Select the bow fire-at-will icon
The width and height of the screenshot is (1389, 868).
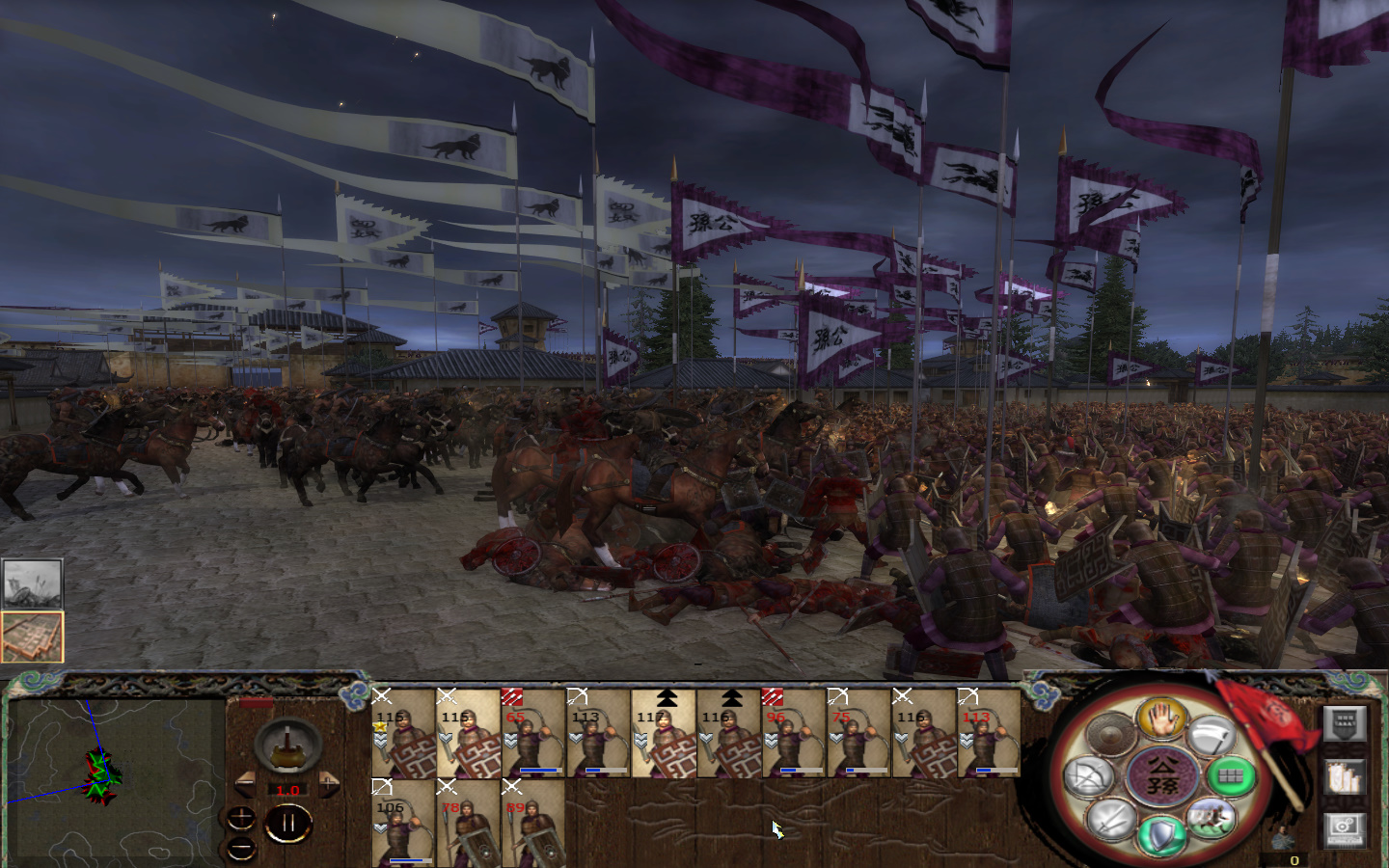coord(1088,776)
